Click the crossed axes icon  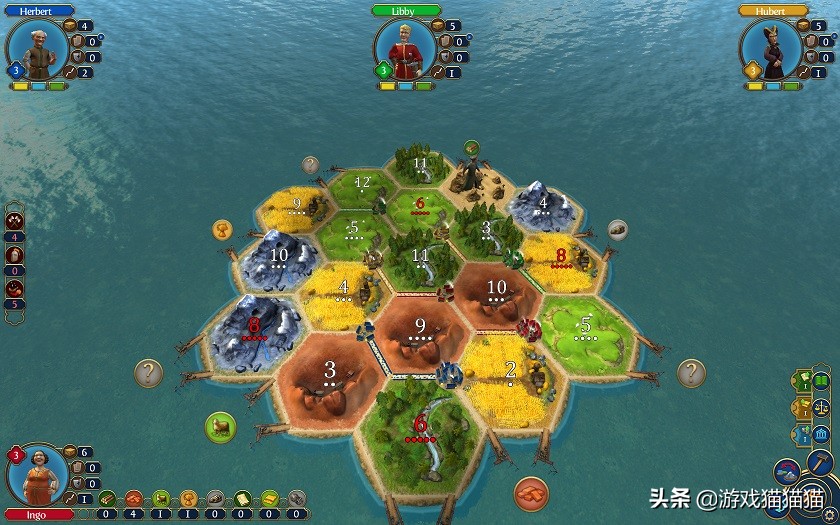[x=16, y=220]
